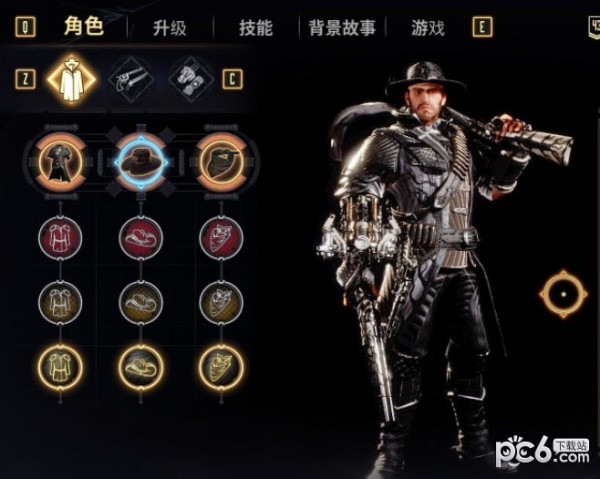600x479 pixels.
Task: Open the gauntlet category icon
Action: coord(190,78)
